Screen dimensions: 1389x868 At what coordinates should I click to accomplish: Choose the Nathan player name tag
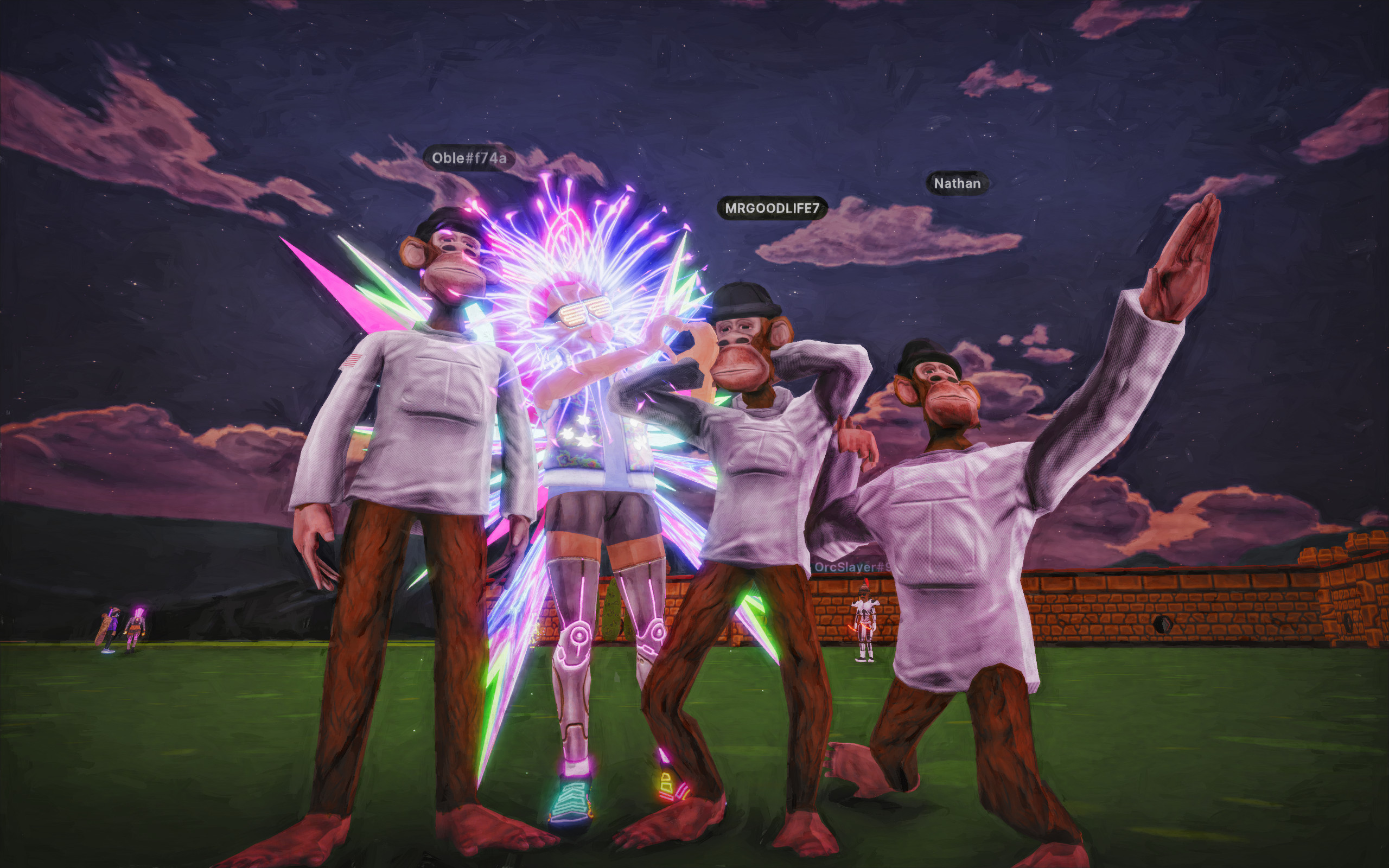coord(957,184)
